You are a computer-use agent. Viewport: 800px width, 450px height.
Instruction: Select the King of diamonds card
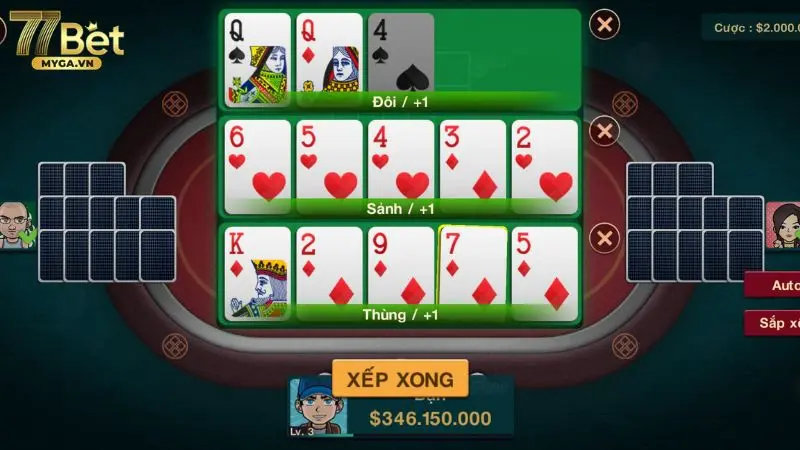click(x=257, y=270)
